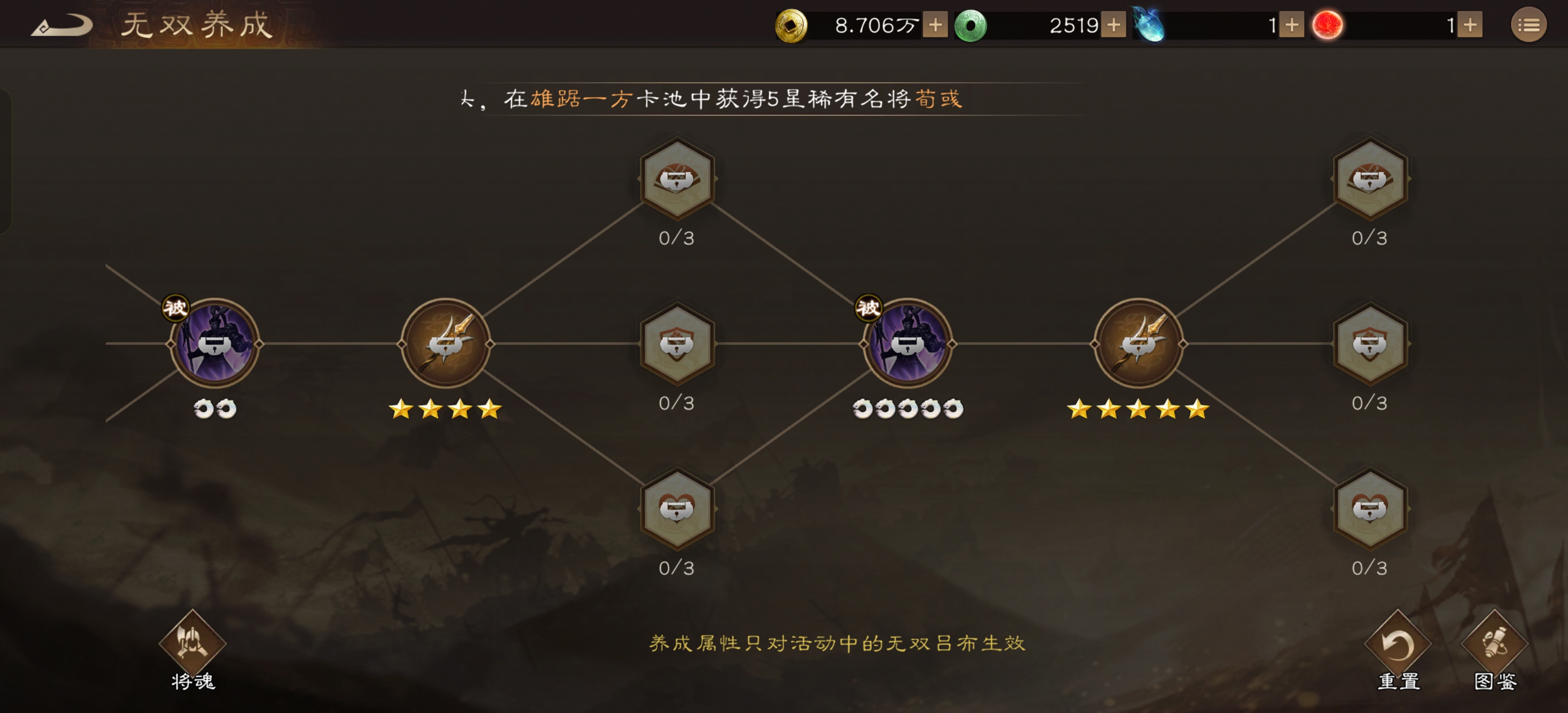Image resolution: width=1568 pixels, height=713 pixels.
Task: Click the red orb currency icon
Action: (1326, 24)
